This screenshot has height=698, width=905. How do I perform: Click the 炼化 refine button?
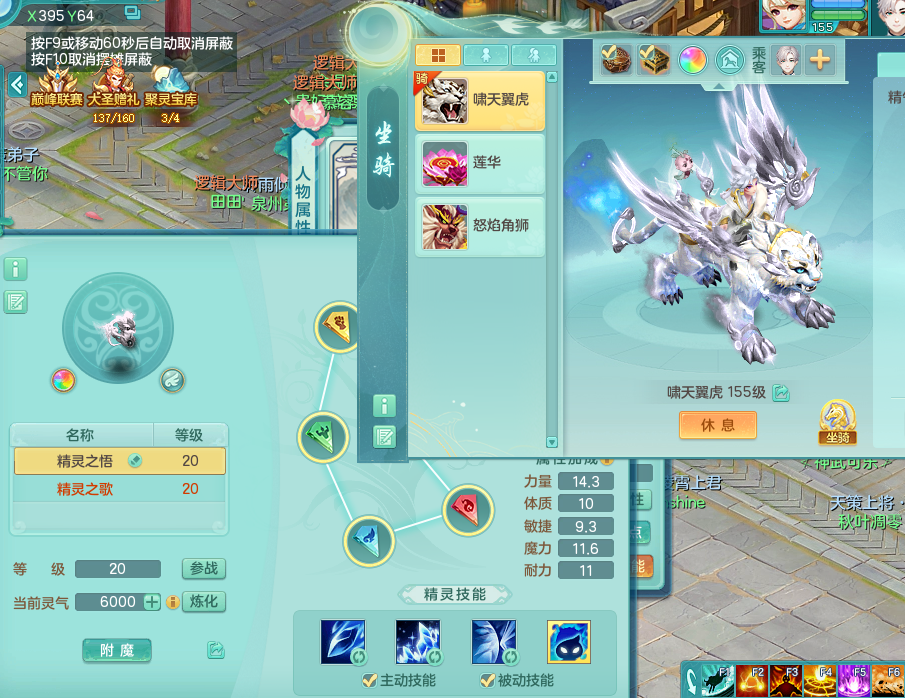[203, 602]
